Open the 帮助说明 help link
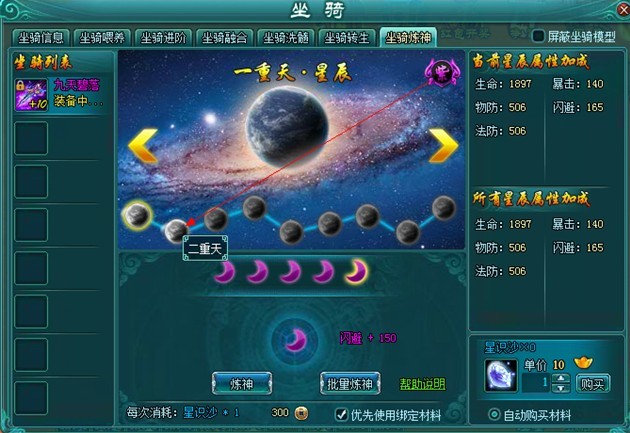The height and width of the screenshot is (433, 630). 422,384
